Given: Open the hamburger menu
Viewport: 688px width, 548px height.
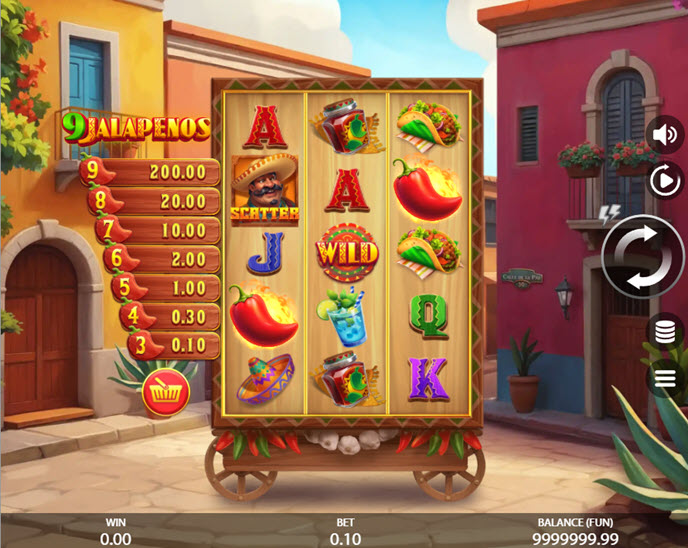Looking at the screenshot, I should tap(664, 377).
